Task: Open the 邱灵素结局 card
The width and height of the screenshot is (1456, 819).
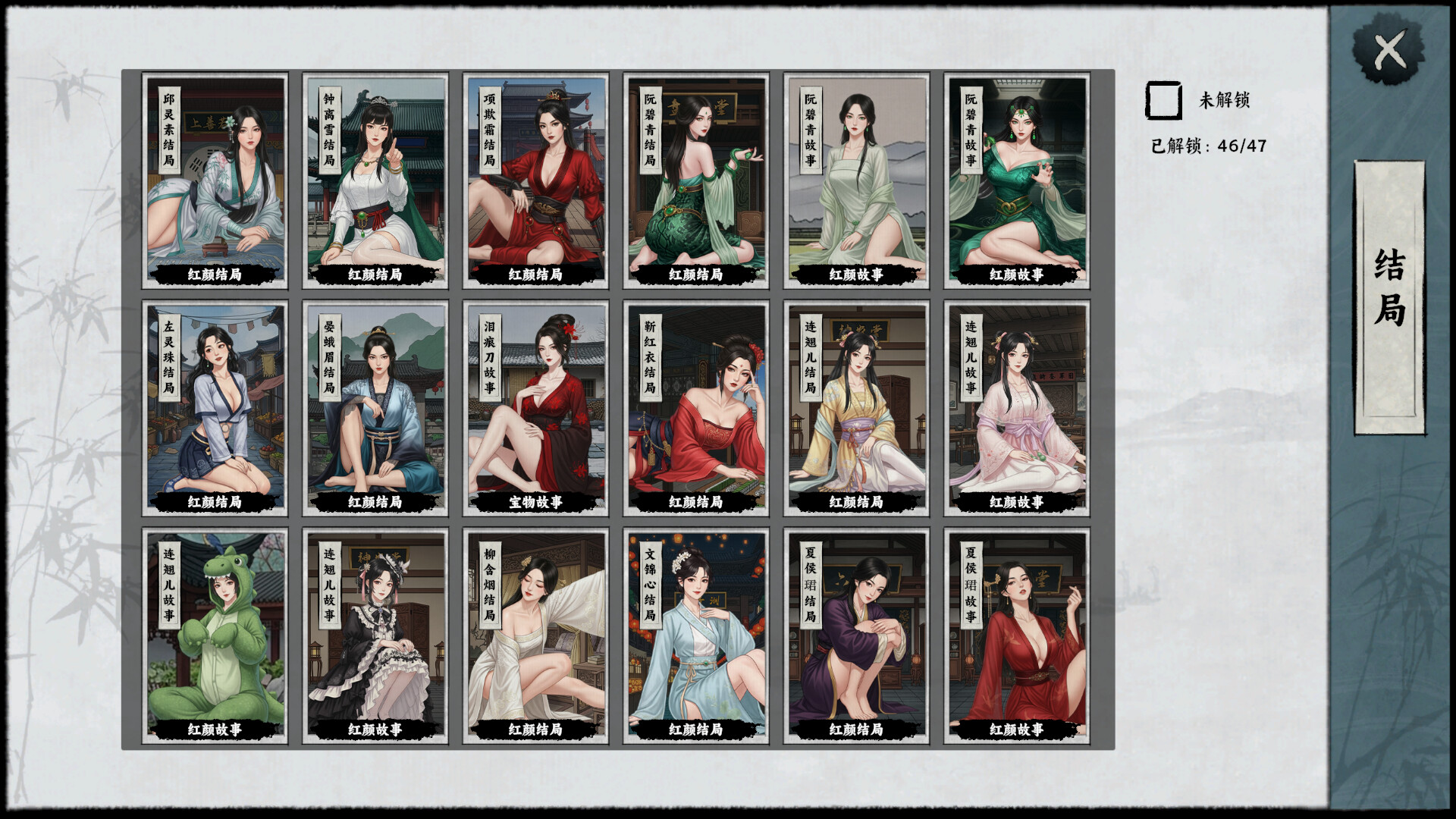Action: [x=215, y=180]
